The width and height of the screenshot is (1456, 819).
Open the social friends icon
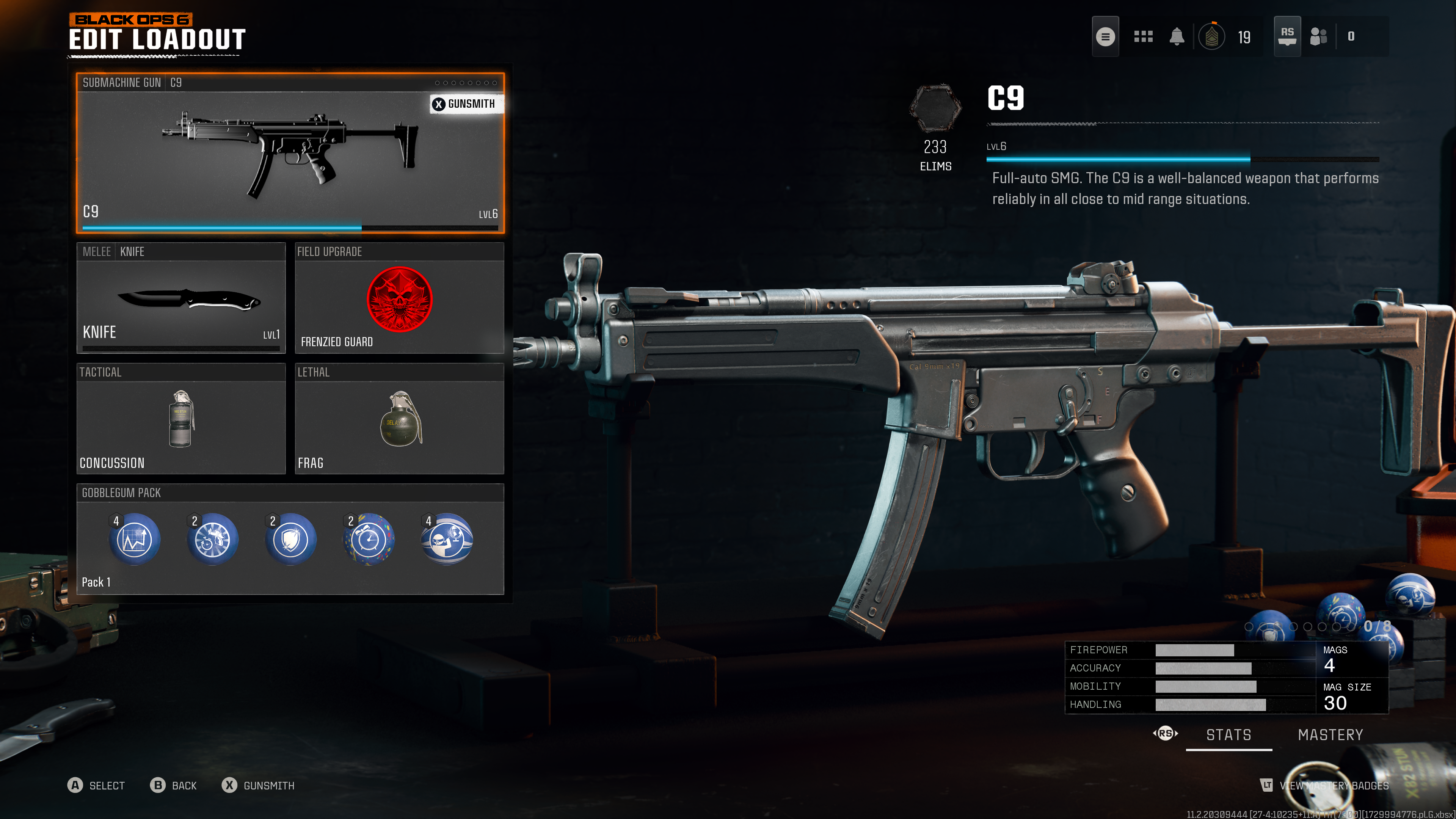click(1318, 37)
